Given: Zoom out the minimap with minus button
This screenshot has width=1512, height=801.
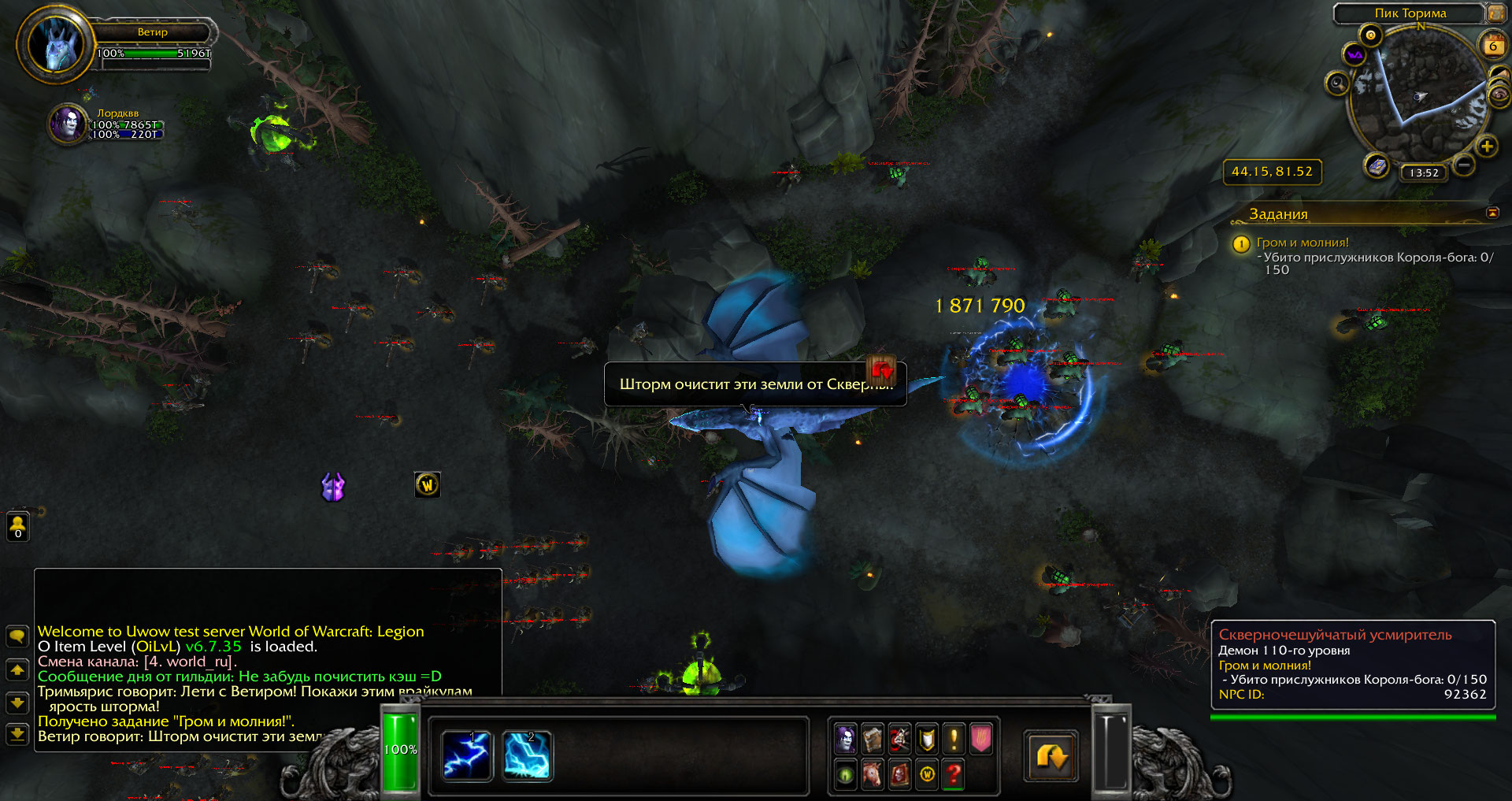Looking at the screenshot, I should tap(1463, 165).
